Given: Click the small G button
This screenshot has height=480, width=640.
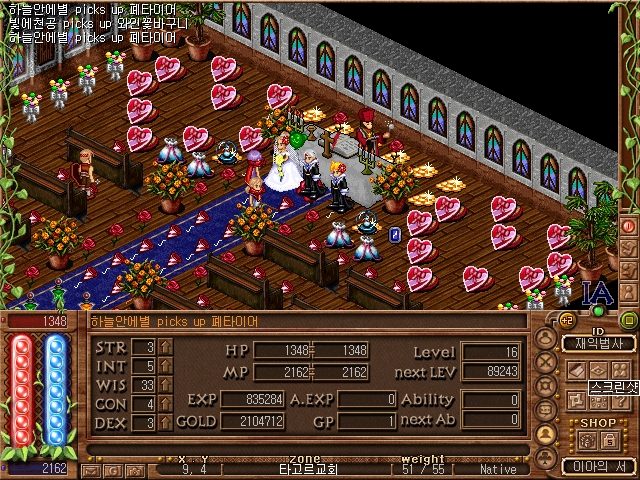Looking at the screenshot, I should click(x=112, y=470).
